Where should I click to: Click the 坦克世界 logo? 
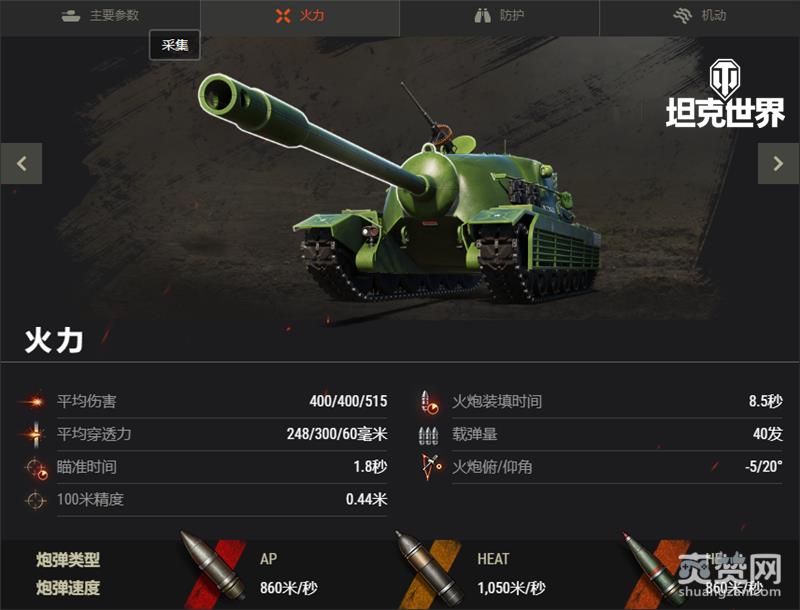point(725,95)
